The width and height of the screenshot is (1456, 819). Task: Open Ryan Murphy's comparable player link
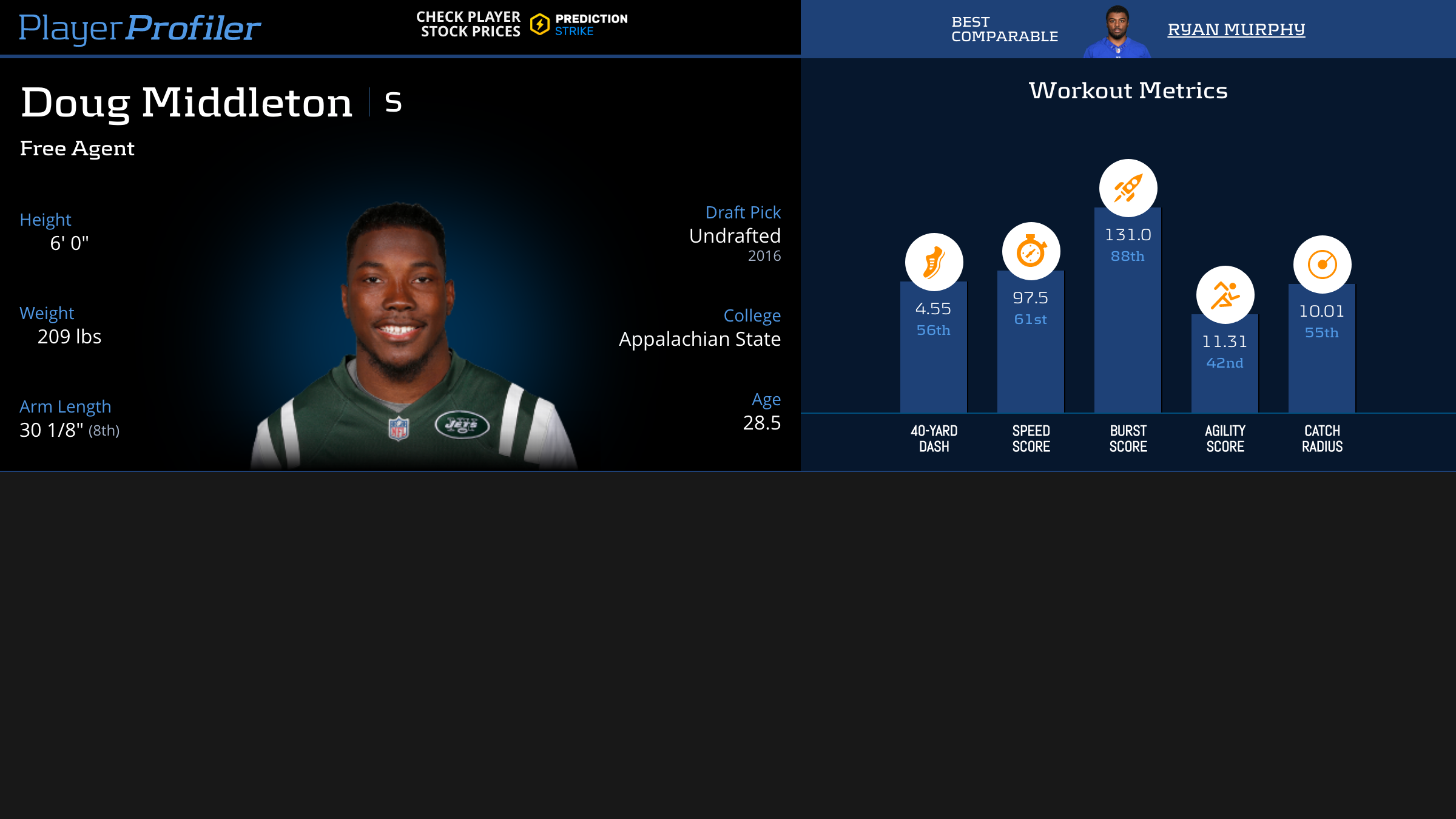(x=1236, y=29)
